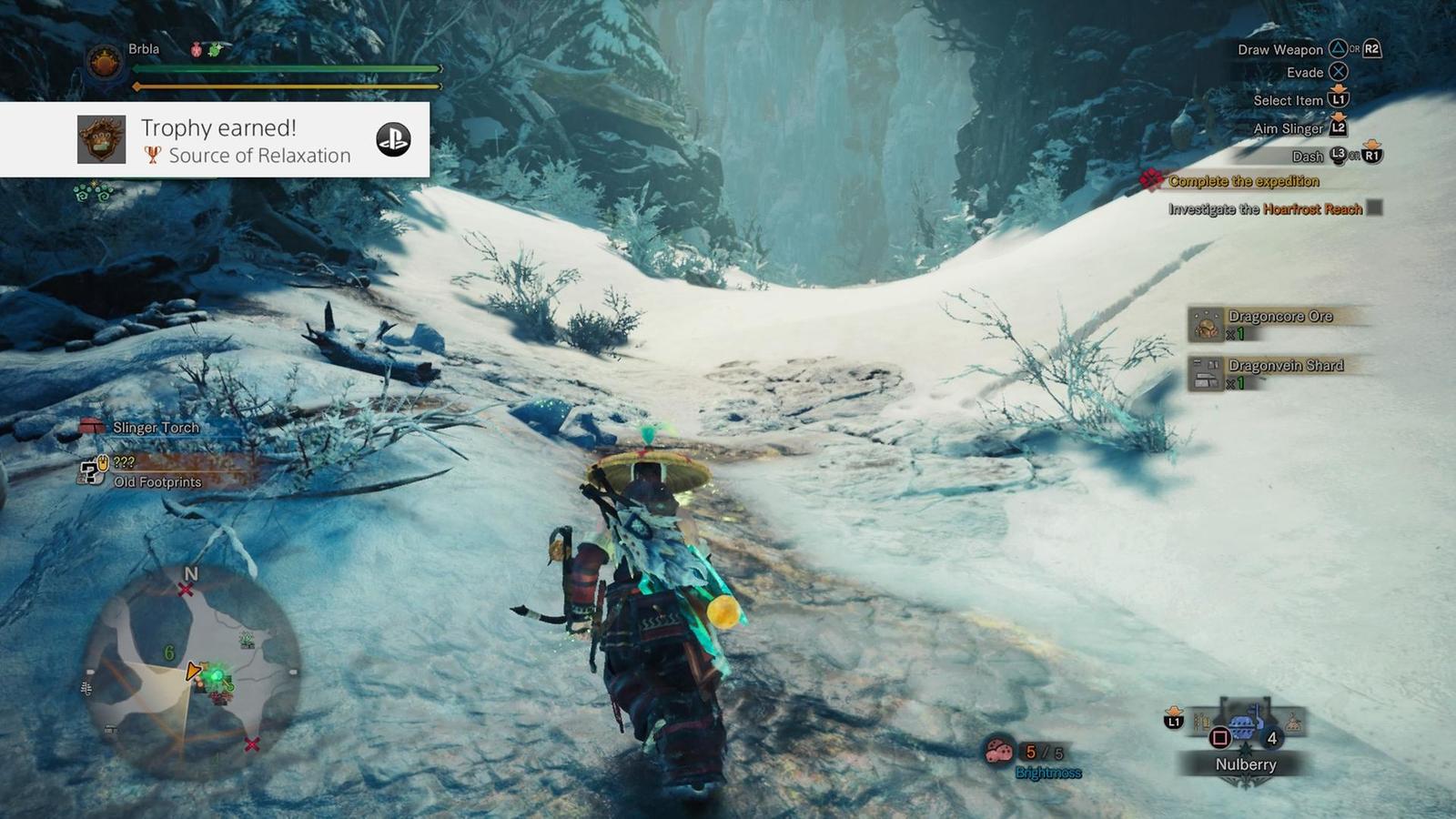Select the Brightmoss slinger ammo icon

click(999, 752)
